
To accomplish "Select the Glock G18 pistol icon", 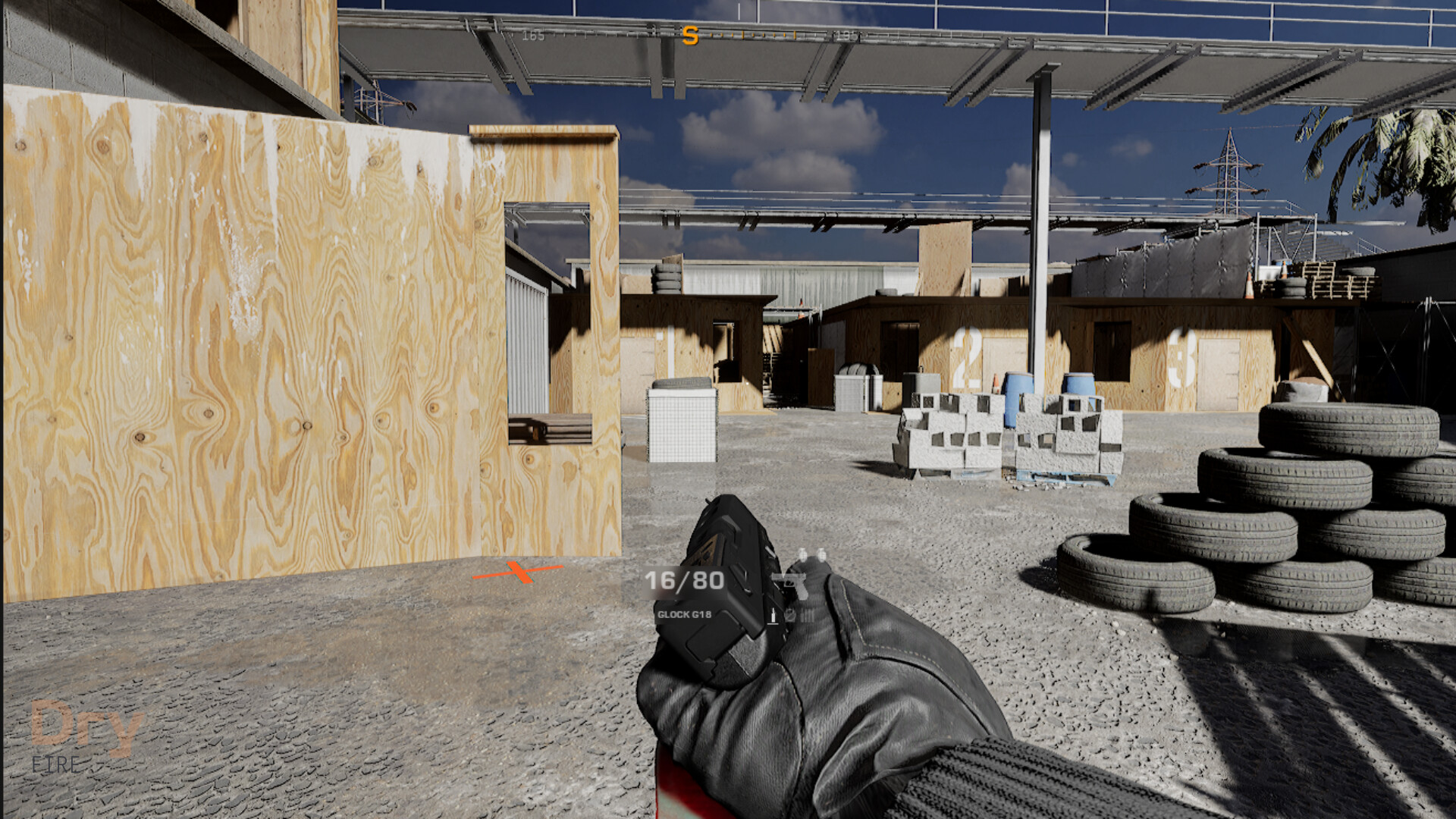I will coord(789,583).
